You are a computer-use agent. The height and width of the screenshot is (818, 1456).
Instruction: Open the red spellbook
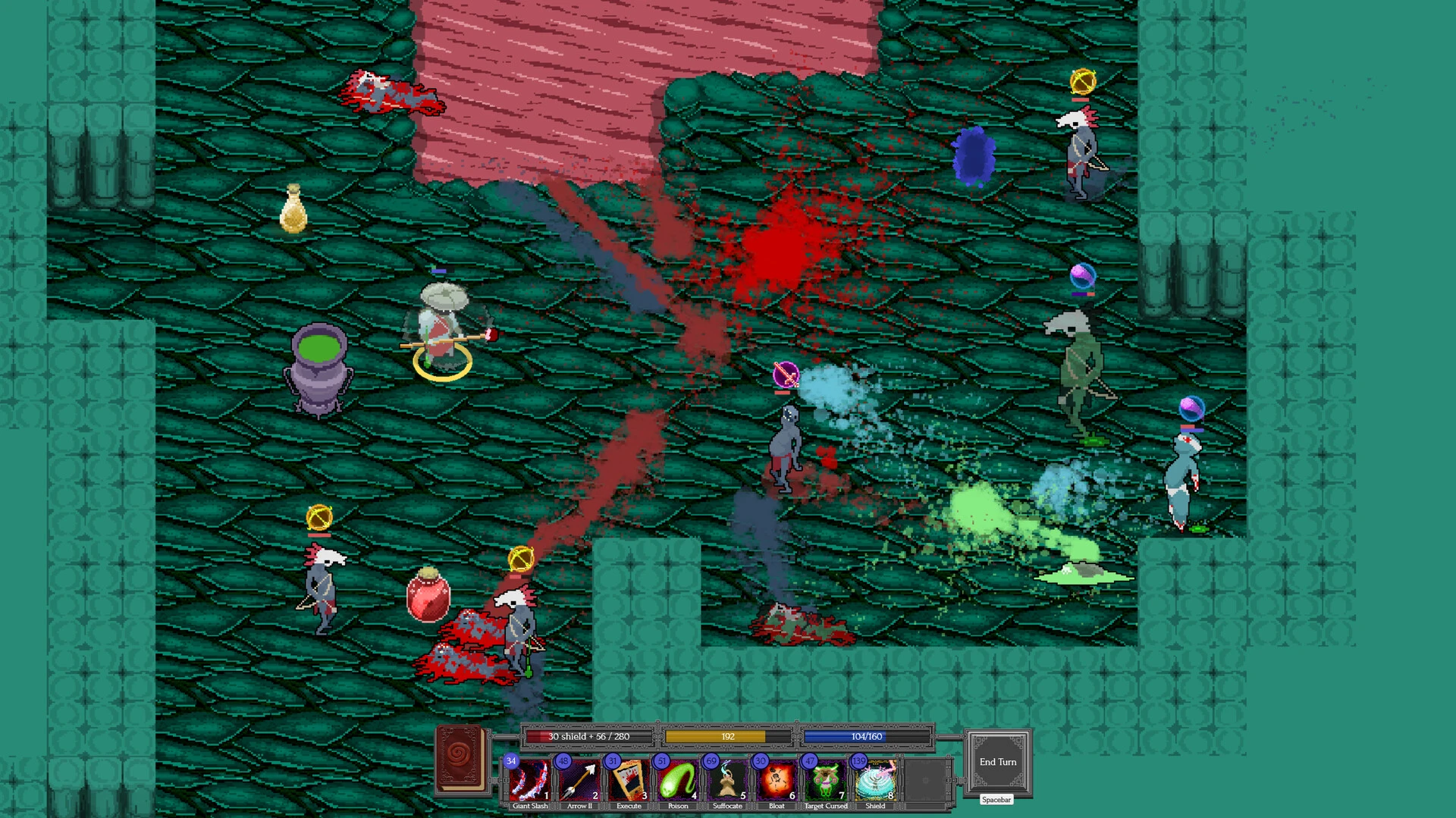(x=460, y=759)
